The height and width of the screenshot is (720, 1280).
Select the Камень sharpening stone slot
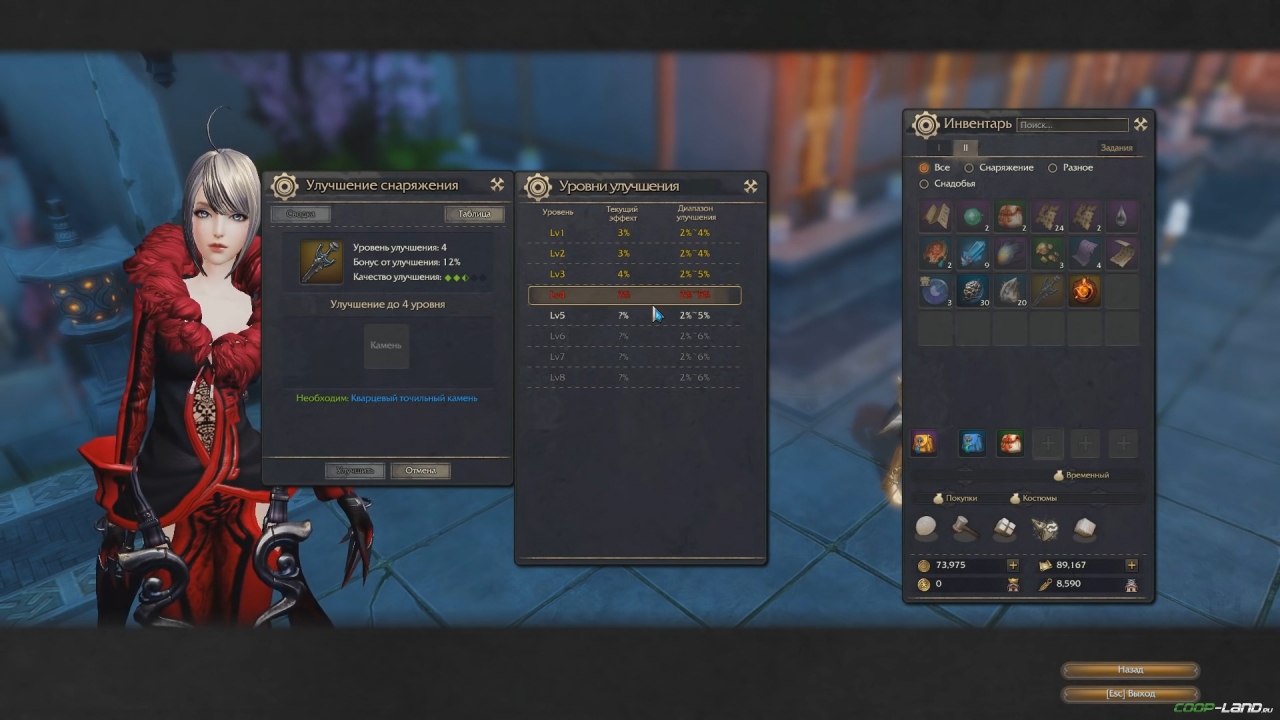click(386, 346)
